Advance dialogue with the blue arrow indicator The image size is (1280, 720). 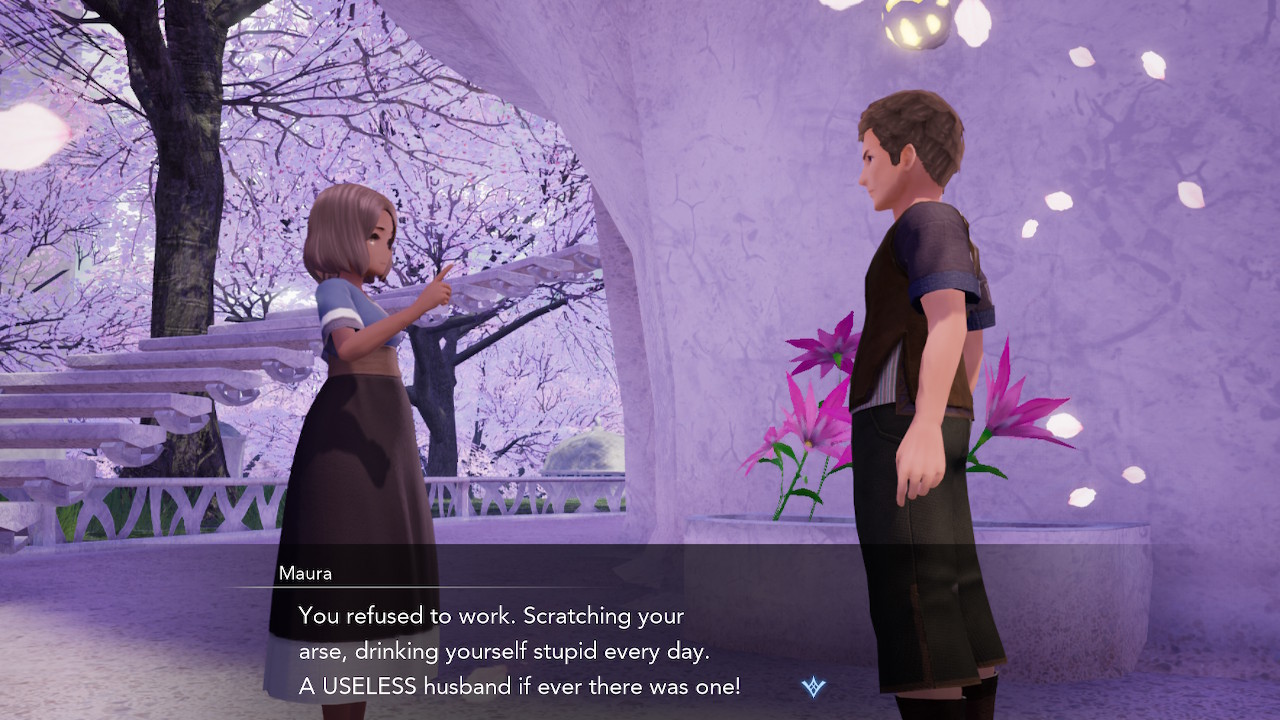(x=813, y=687)
